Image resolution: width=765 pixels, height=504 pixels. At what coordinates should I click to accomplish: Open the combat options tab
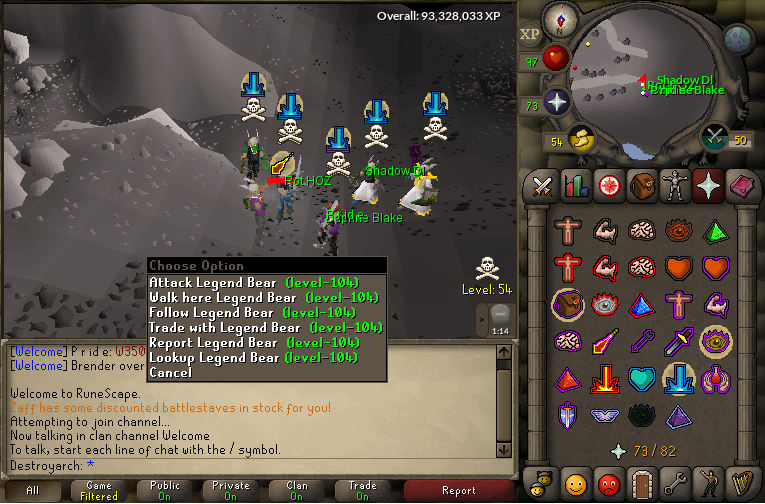pyautogui.click(x=543, y=186)
